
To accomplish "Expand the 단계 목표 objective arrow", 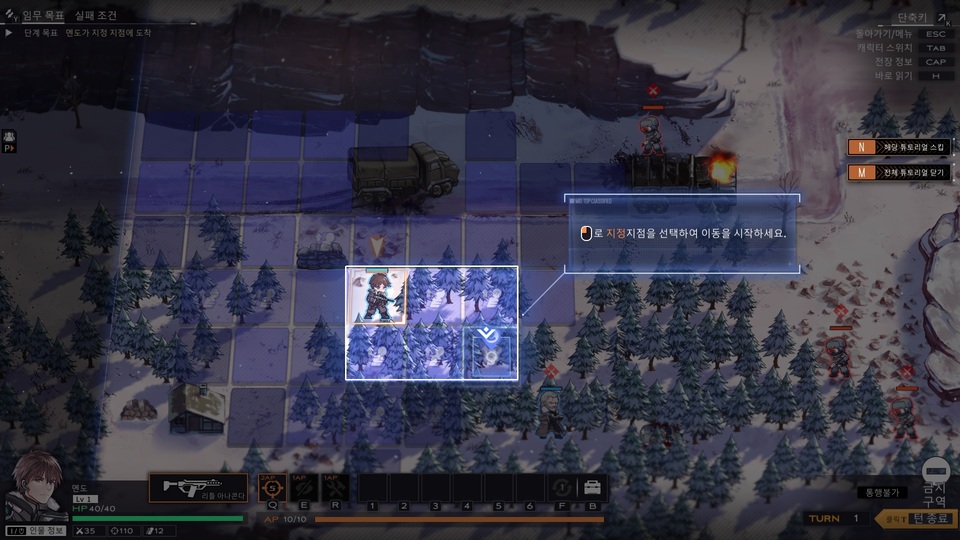I will (9, 33).
